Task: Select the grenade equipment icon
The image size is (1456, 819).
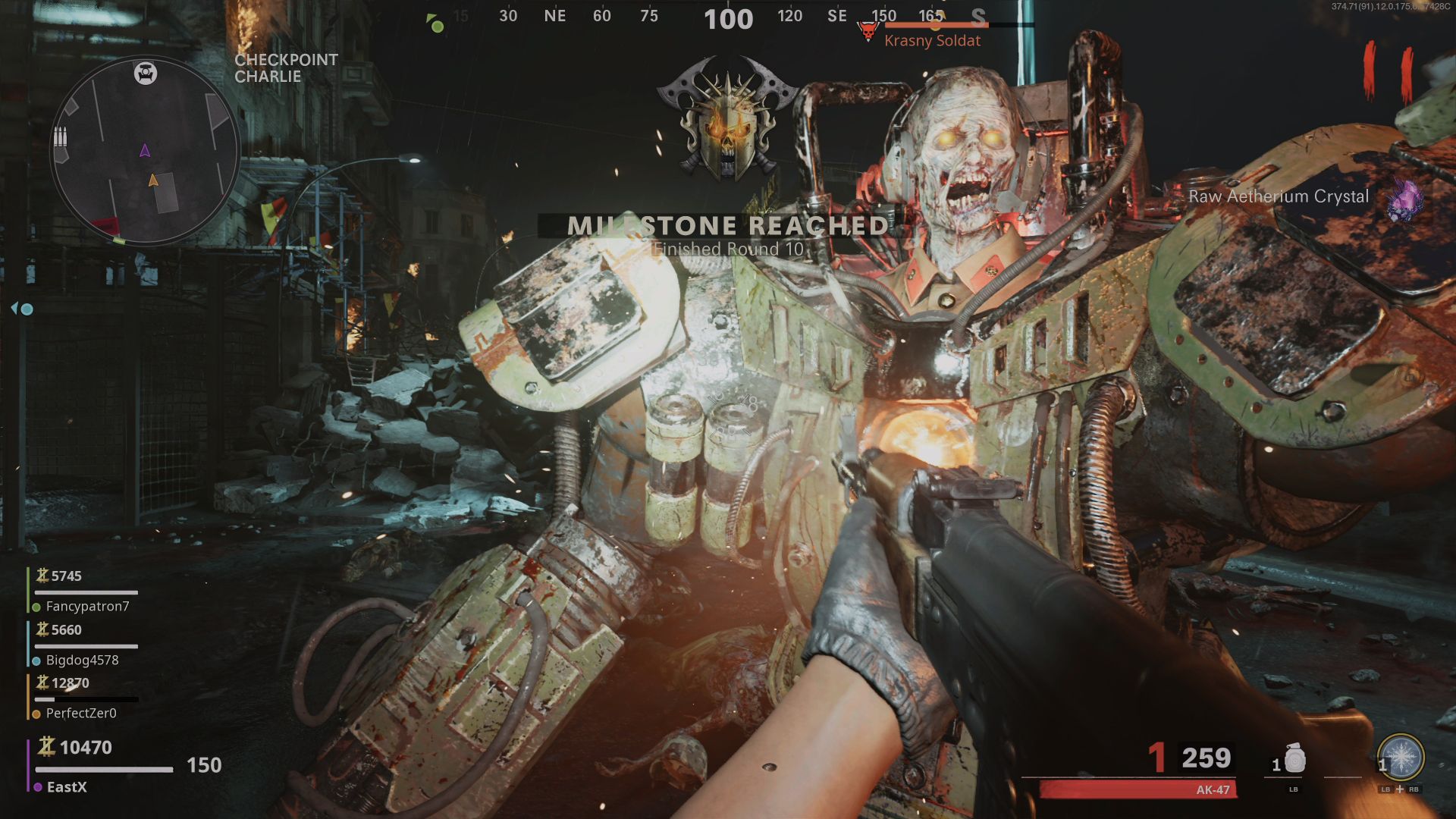Action: point(1294,758)
